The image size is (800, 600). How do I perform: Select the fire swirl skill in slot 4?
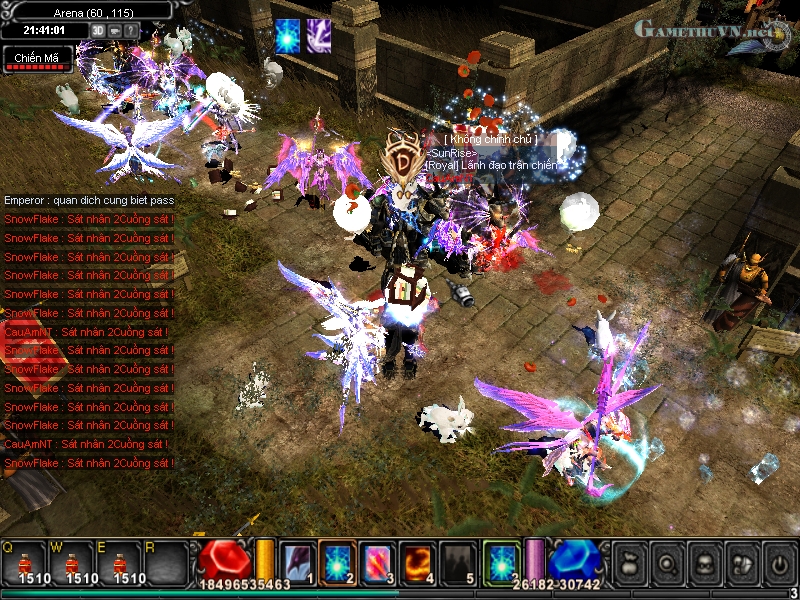(x=418, y=561)
